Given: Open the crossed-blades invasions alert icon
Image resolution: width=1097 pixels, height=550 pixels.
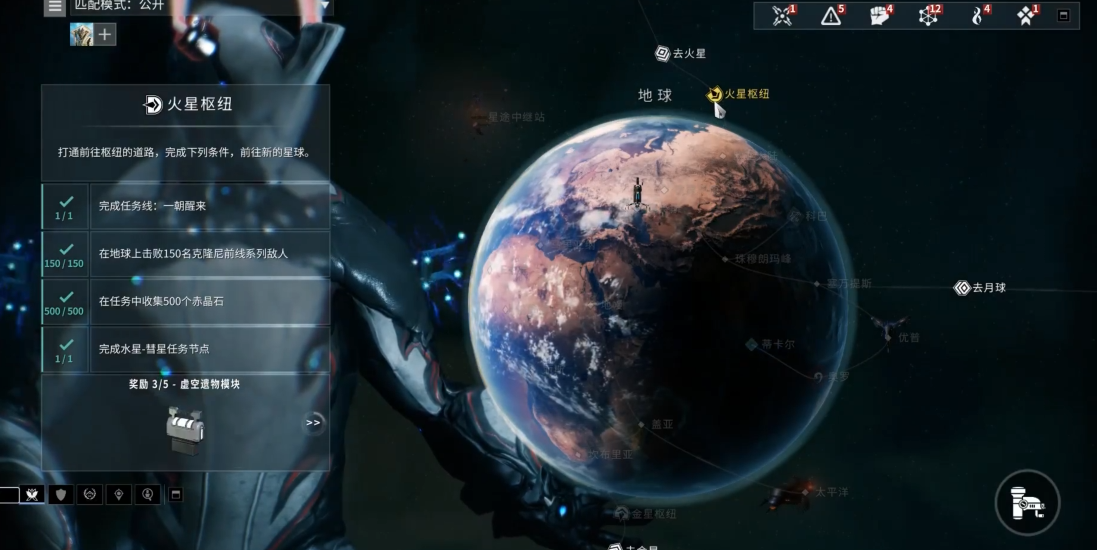Looking at the screenshot, I should [782, 16].
